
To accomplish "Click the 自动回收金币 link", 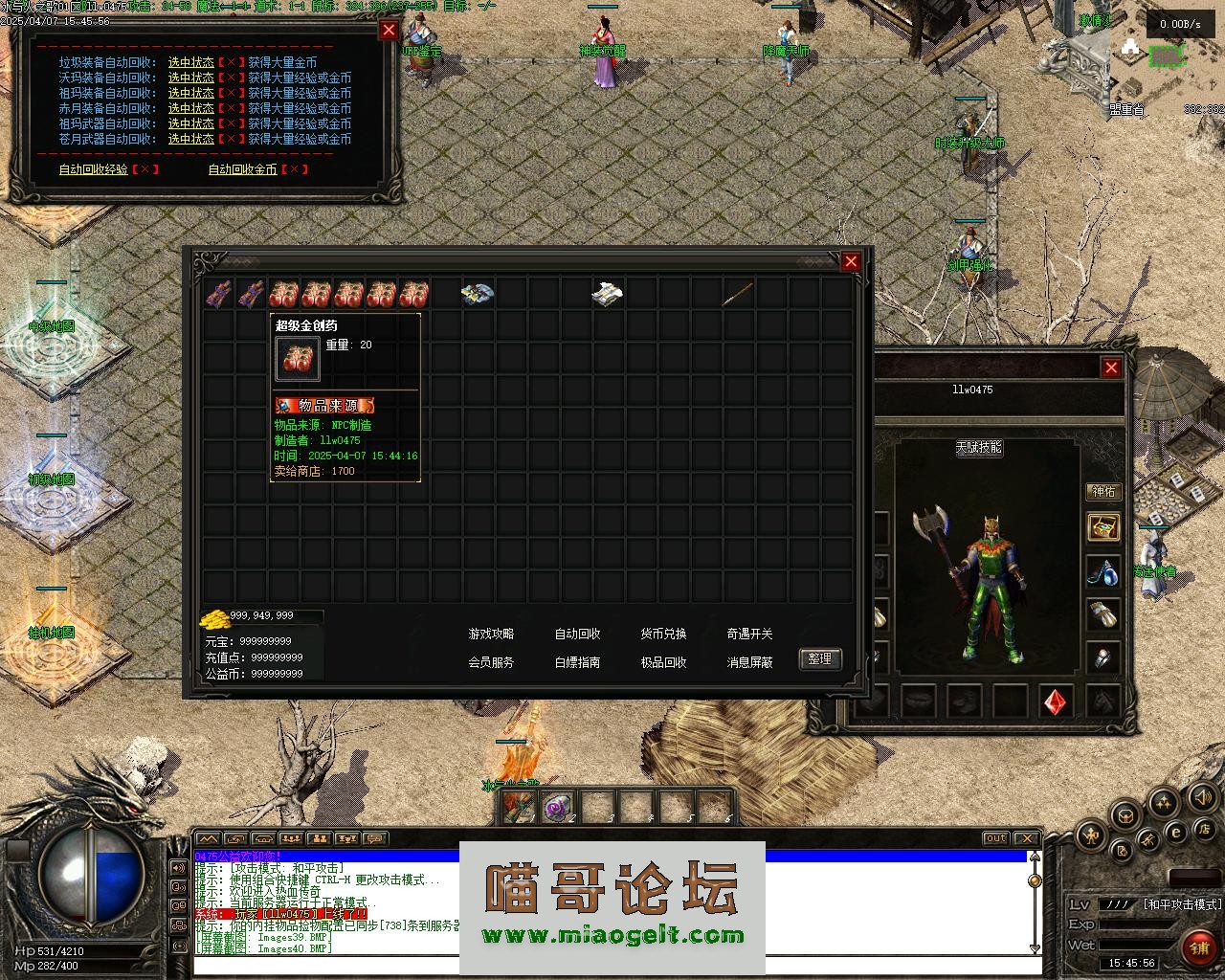I will (x=242, y=169).
